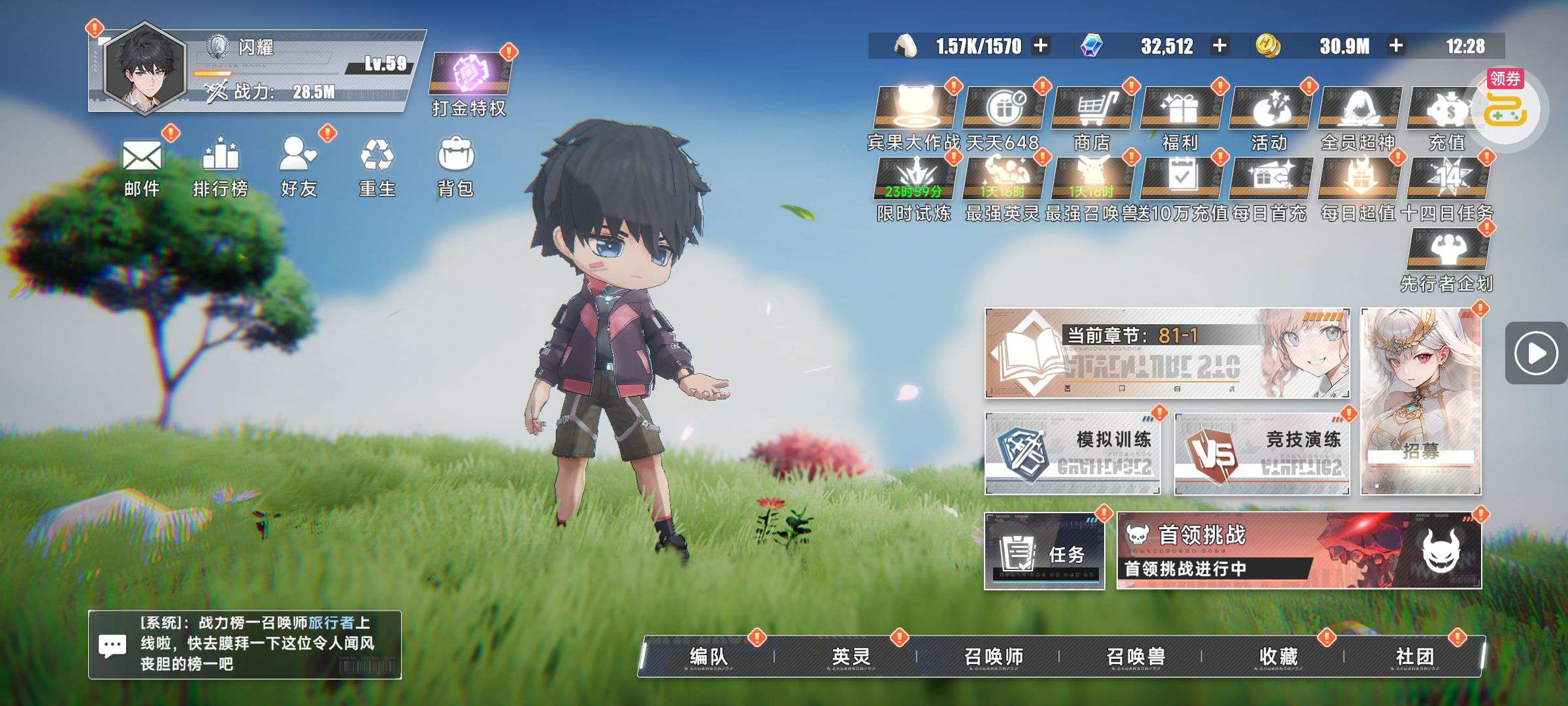
Task: Open the 任务 quest panel
Action: pos(1044,552)
